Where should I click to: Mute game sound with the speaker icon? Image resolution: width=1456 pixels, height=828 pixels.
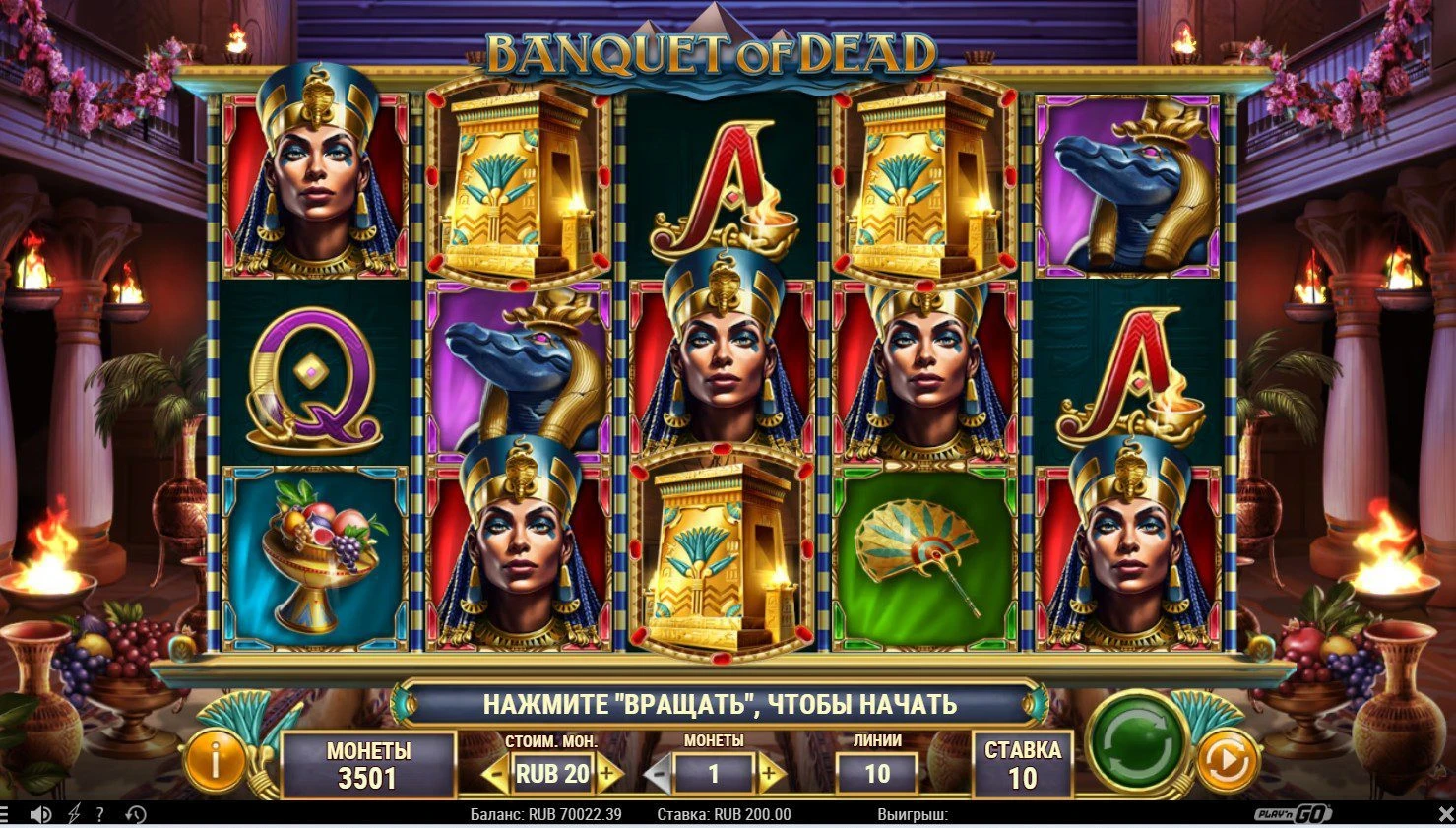[40, 814]
